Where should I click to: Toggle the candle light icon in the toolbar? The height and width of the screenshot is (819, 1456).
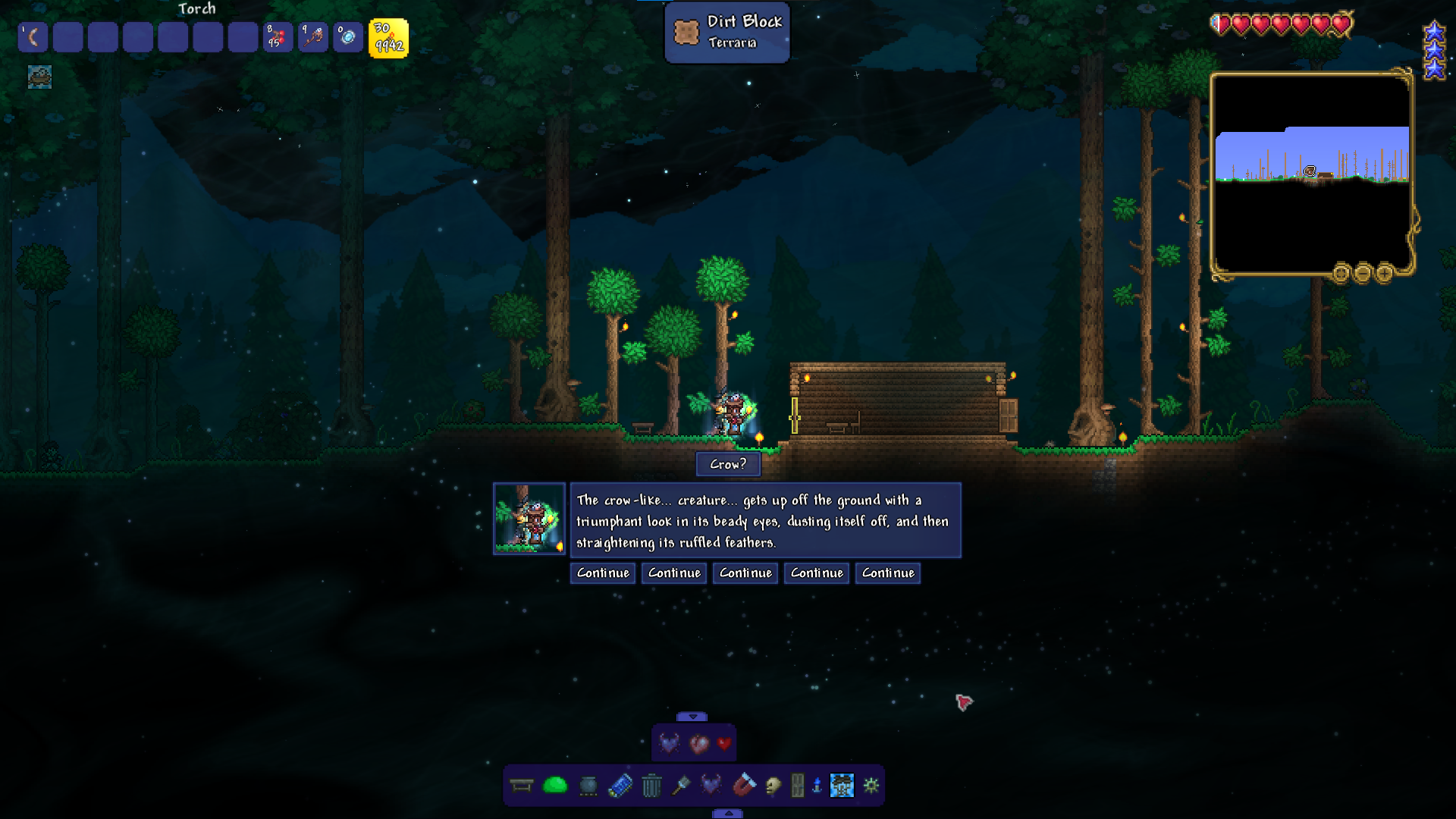(815, 786)
